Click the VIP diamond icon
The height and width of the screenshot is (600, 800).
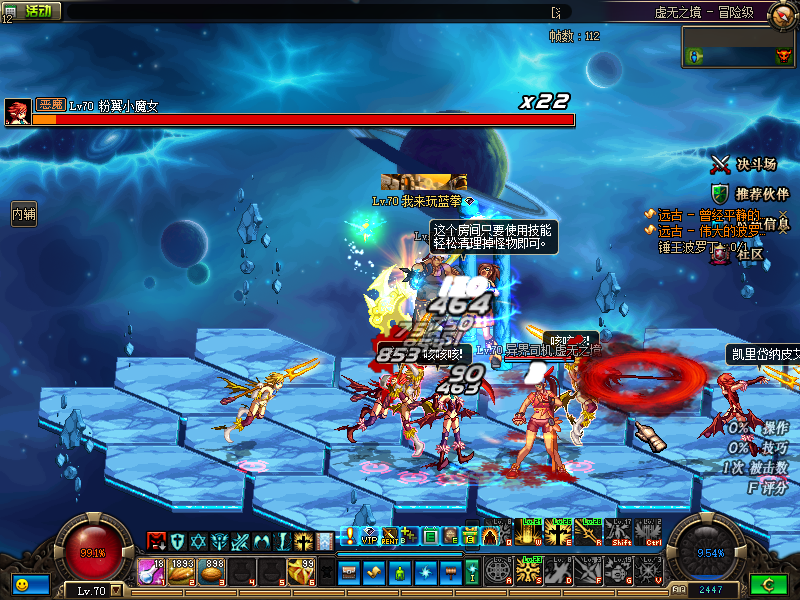(x=368, y=537)
